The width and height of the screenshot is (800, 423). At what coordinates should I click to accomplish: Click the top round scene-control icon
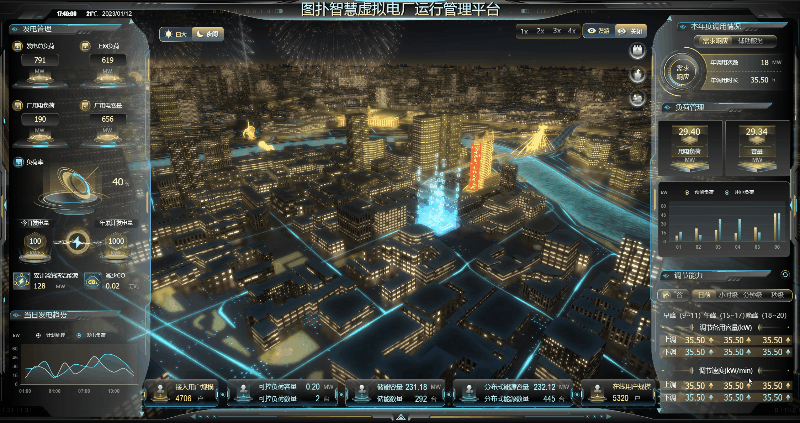637,52
